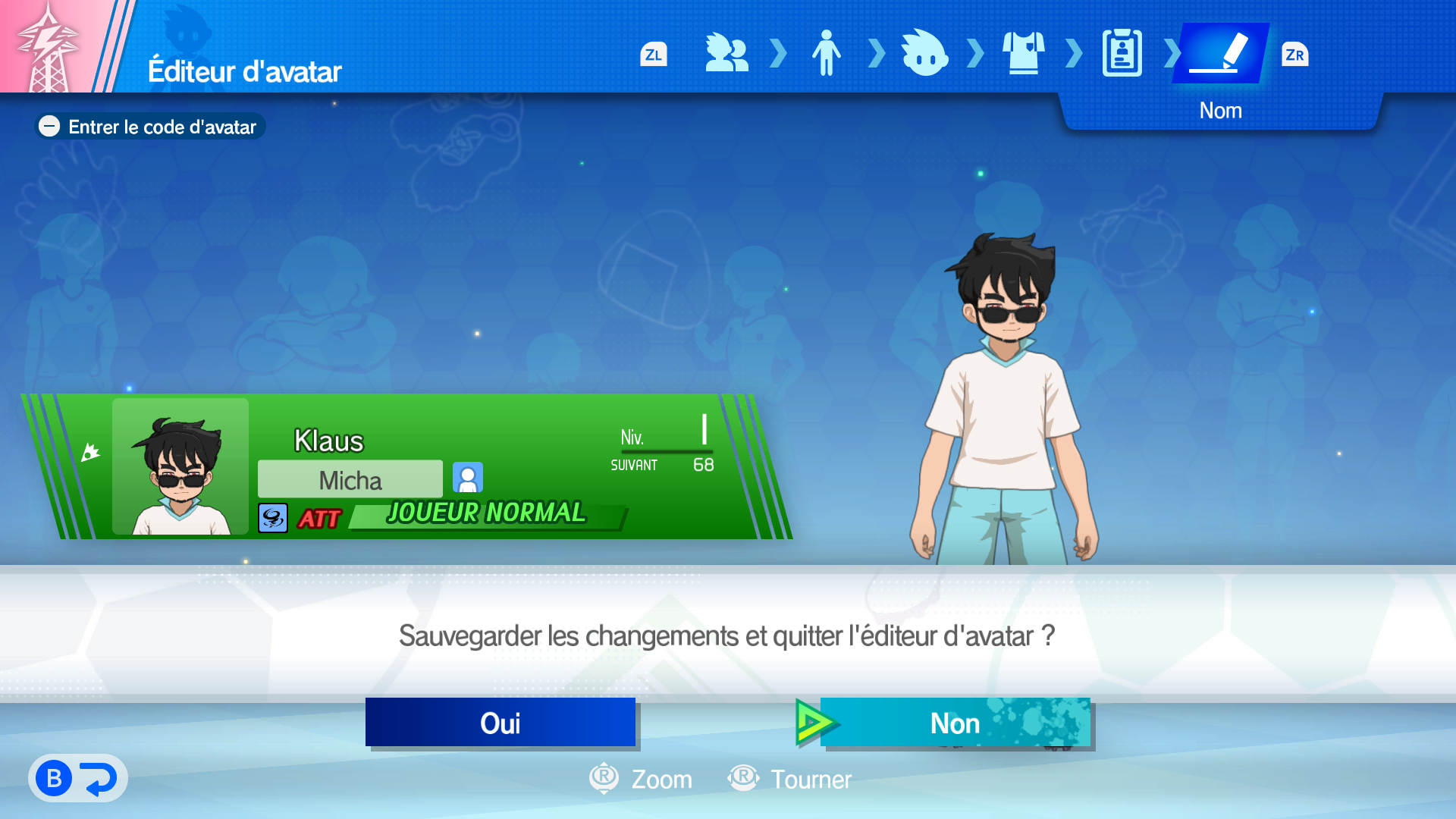Switch to the body figure tab
This screenshot has height=819, width=1456.
(x=826, y=53)
